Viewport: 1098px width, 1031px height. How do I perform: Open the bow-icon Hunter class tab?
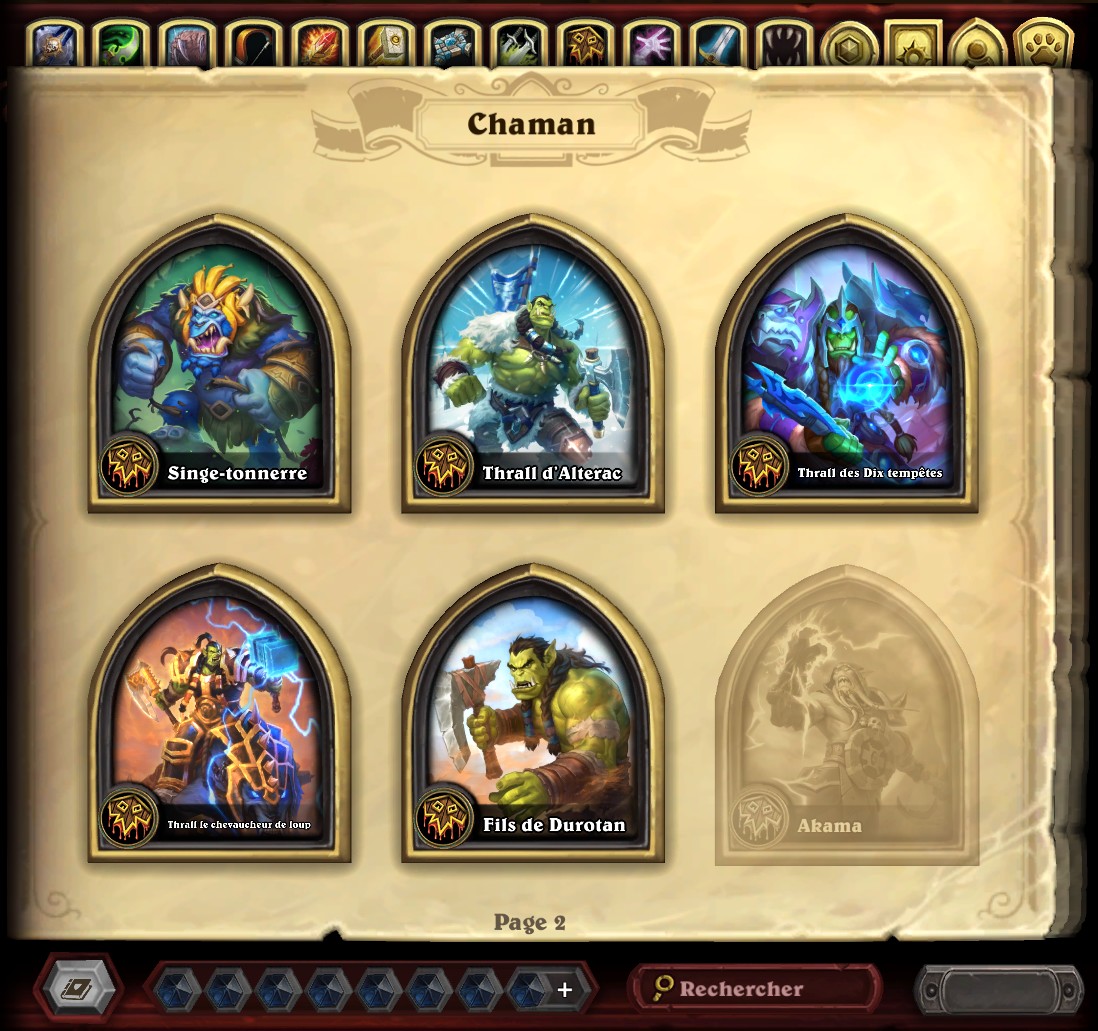pos(253,44)
